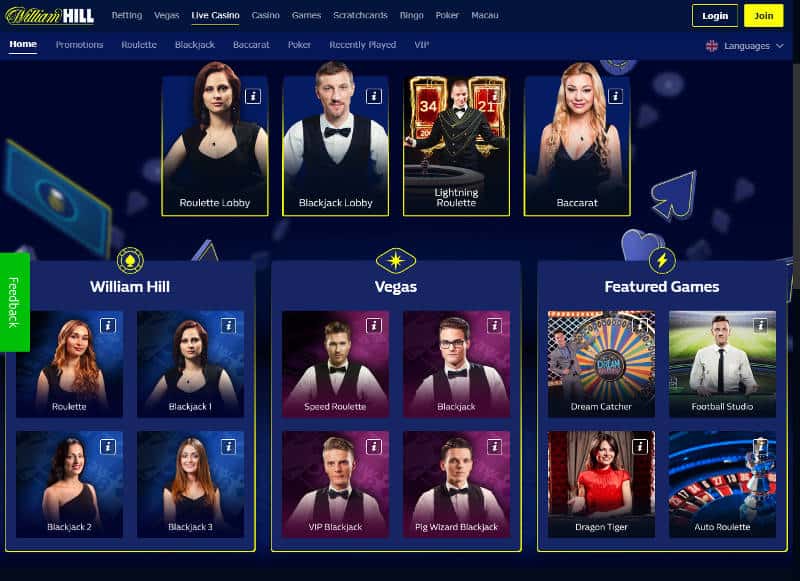The width and height of the screenshot is (800, 581).
Task: Click the yellow Join button
Action: click(x=764, y=15)
